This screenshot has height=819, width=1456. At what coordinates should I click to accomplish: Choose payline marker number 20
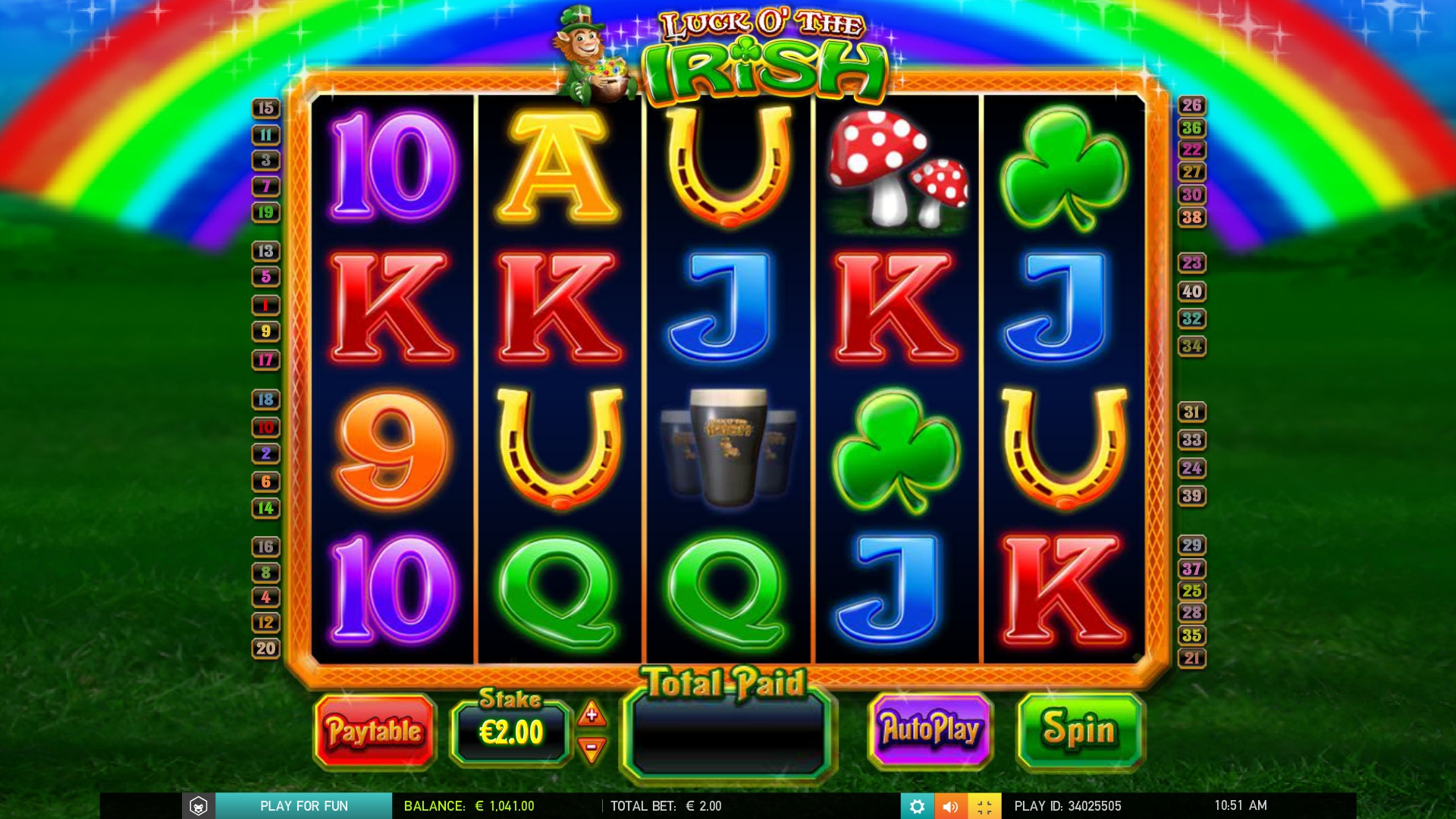[265, 648]
